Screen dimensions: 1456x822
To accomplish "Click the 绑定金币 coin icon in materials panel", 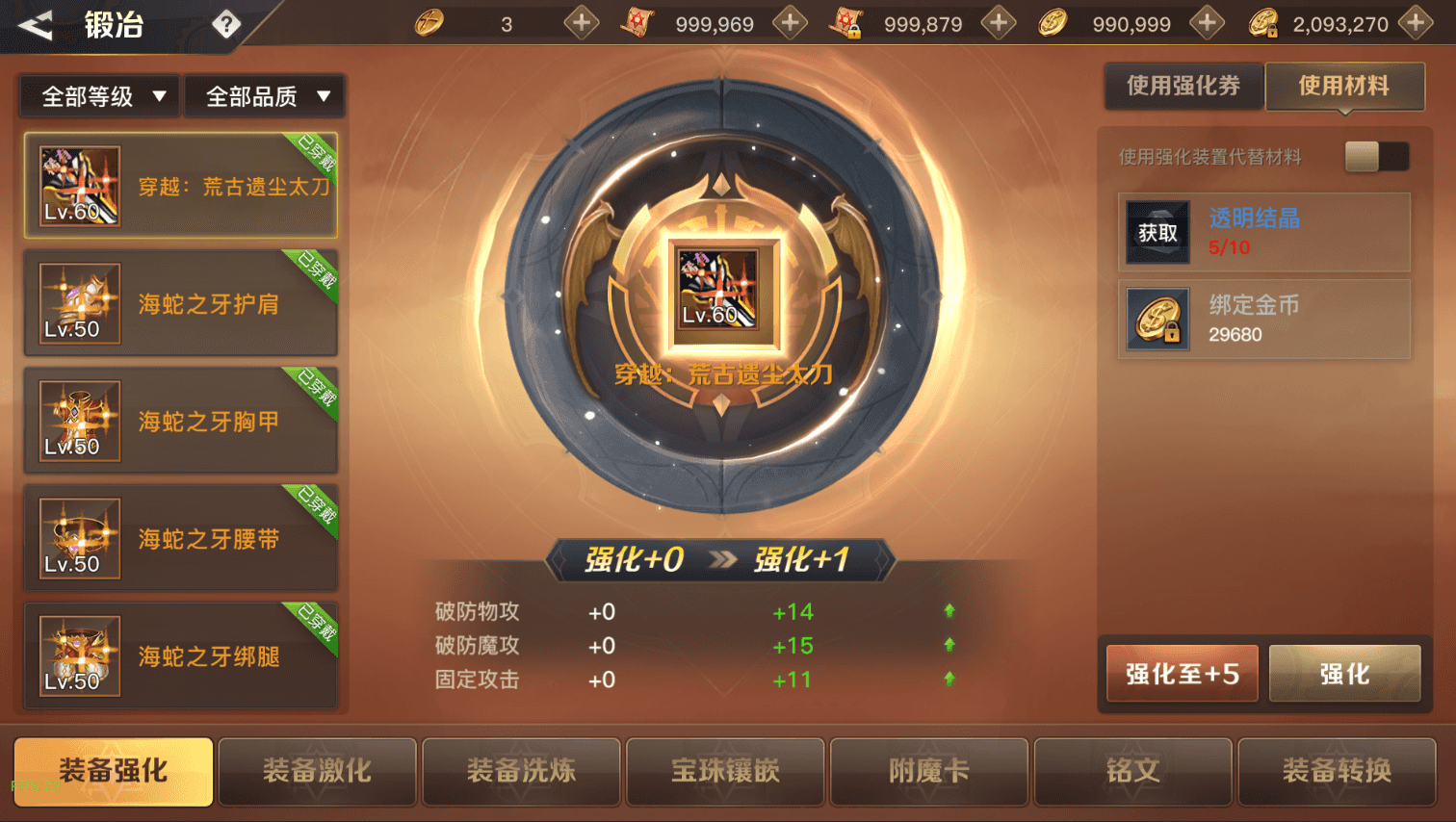I will pyautogui.click(x=1157, y=319).
